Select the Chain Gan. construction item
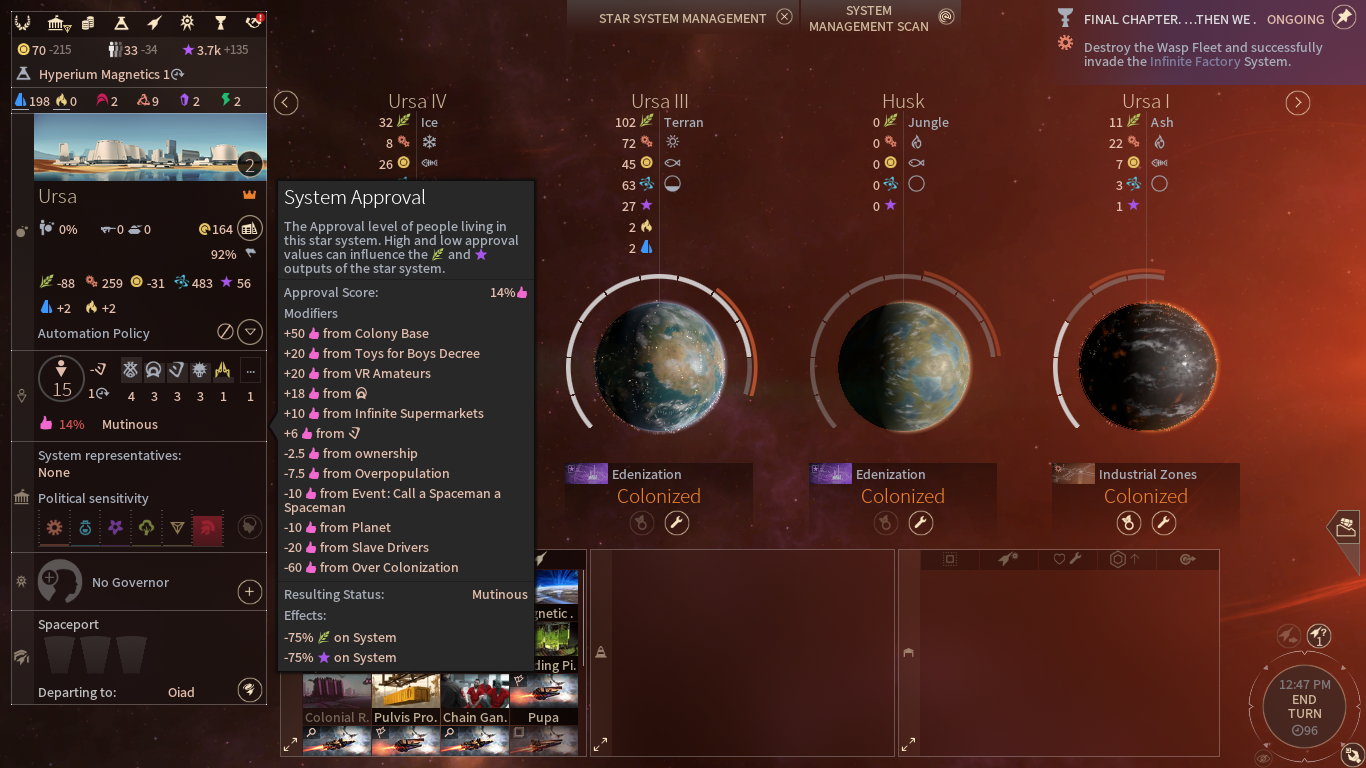The image size is (1366, 768). click(475, 699)
